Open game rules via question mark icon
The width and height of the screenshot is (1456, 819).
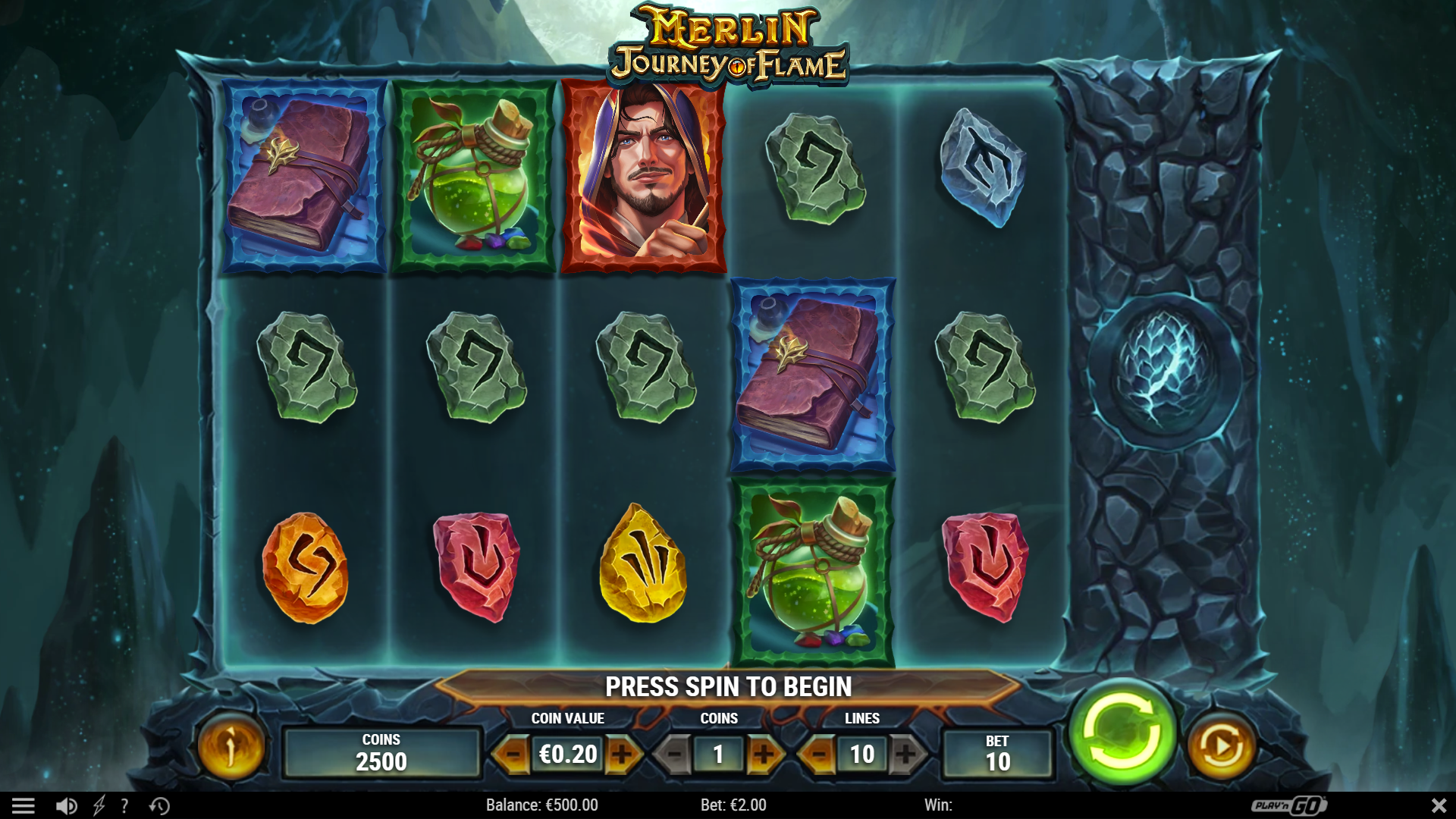click(x=125, y=805)
